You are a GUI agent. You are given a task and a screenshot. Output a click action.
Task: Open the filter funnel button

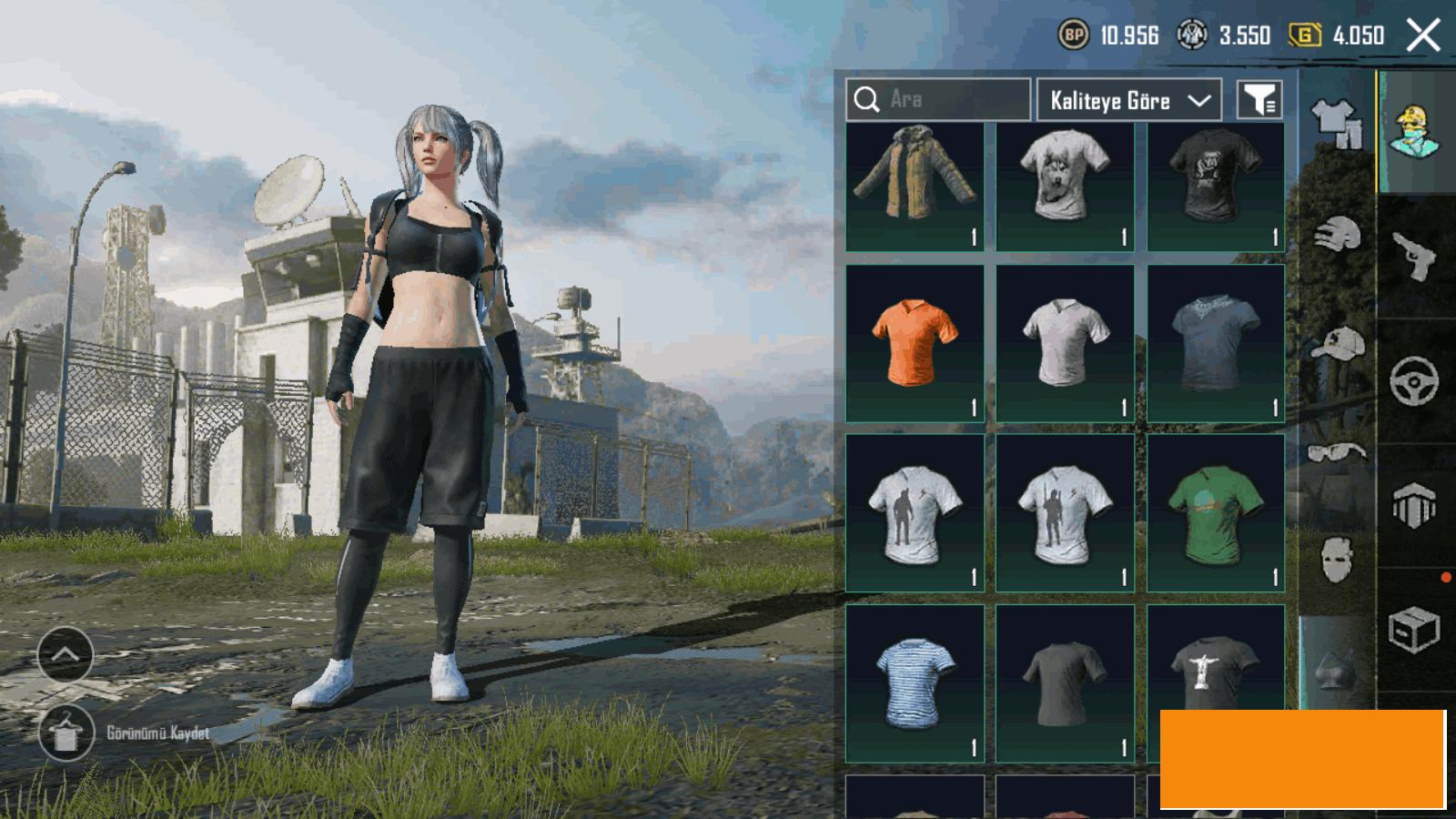click(x=1259, y=99)
